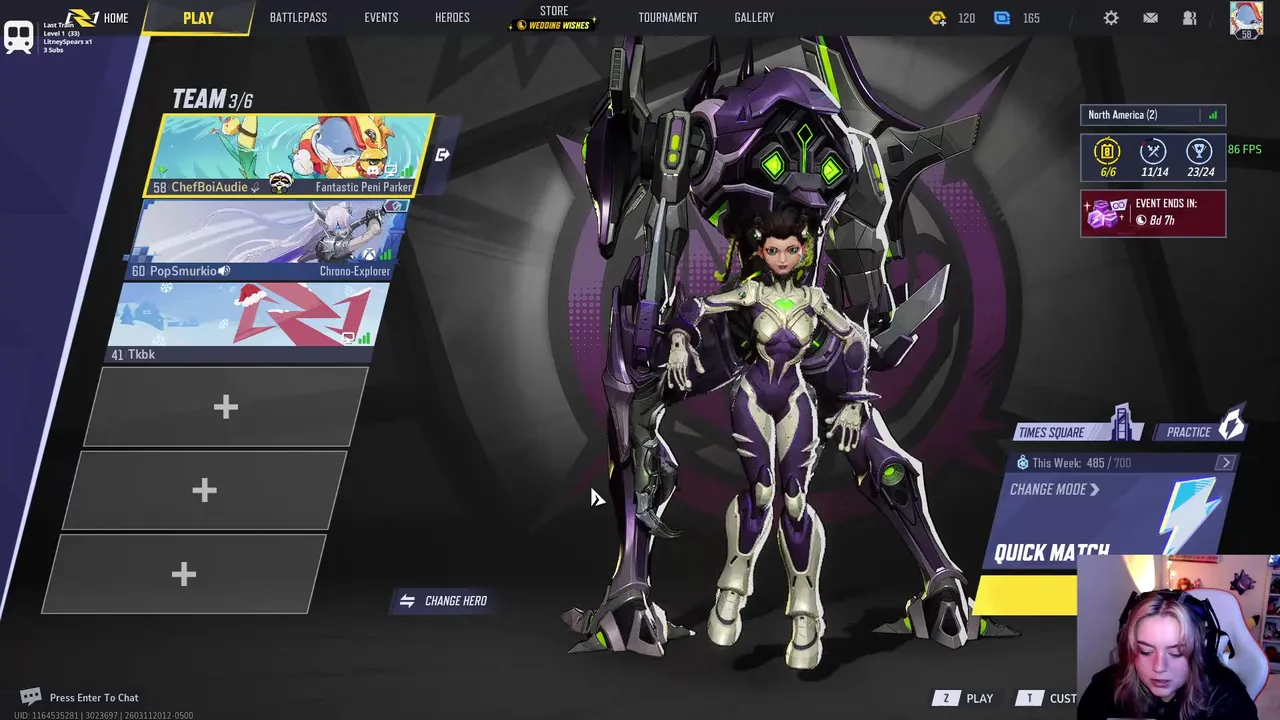
Task: Select PopSmurkio's team card
Action: 268,240
